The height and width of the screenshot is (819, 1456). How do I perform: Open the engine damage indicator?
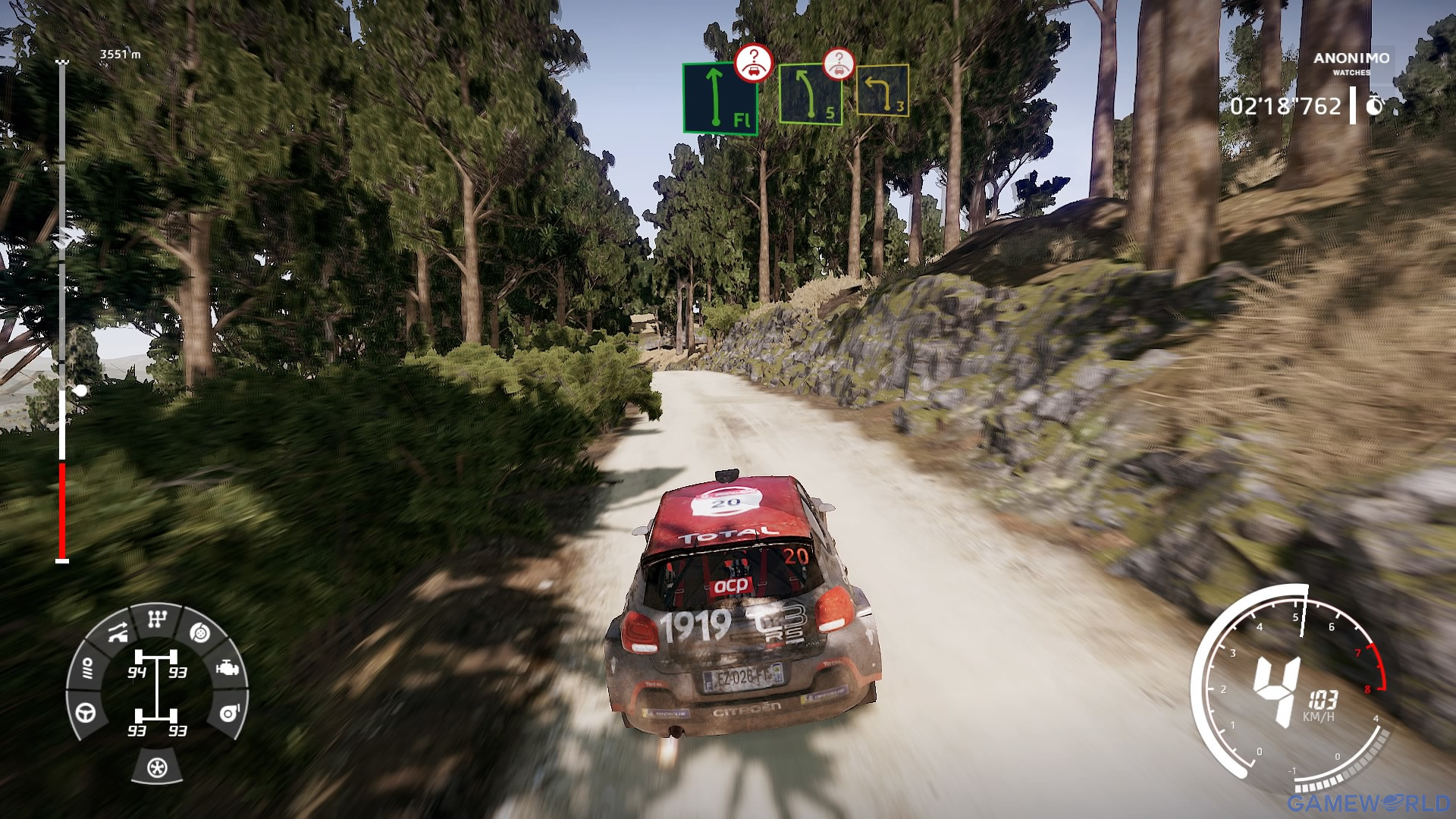pyautogui.click(x=227, y=669)
